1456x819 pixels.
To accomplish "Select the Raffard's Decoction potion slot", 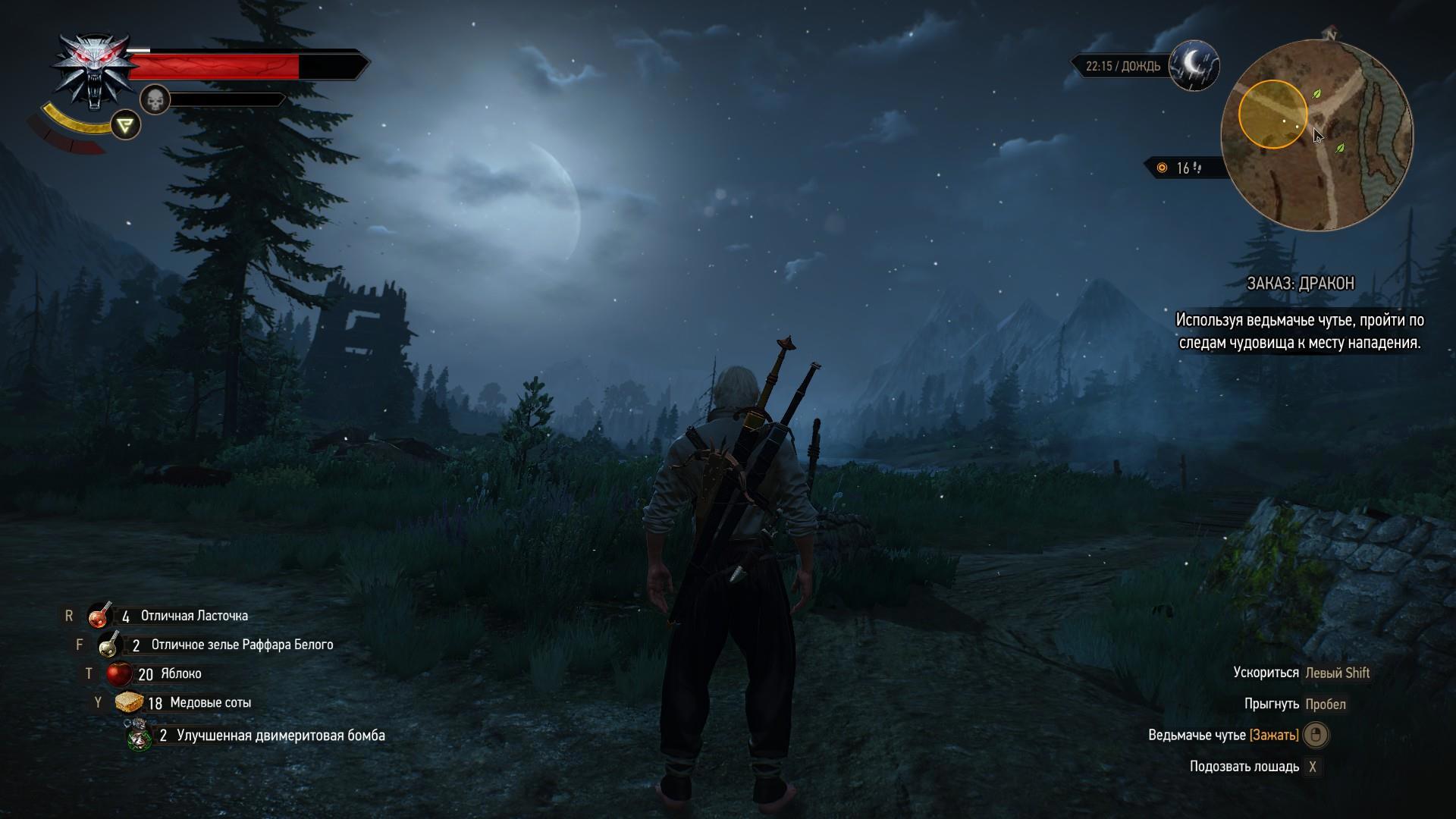I will [111, 645].
